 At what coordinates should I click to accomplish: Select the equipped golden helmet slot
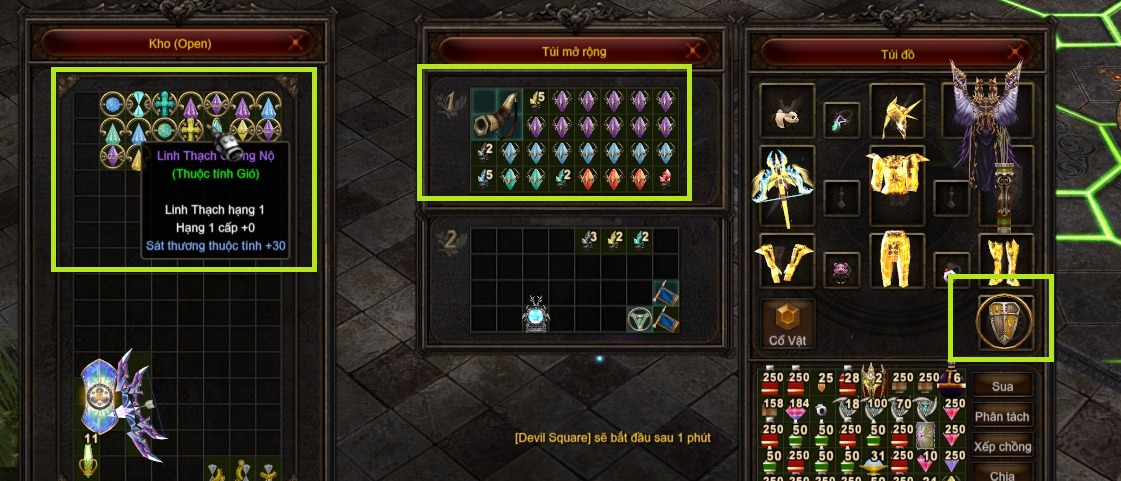point(896,112)
